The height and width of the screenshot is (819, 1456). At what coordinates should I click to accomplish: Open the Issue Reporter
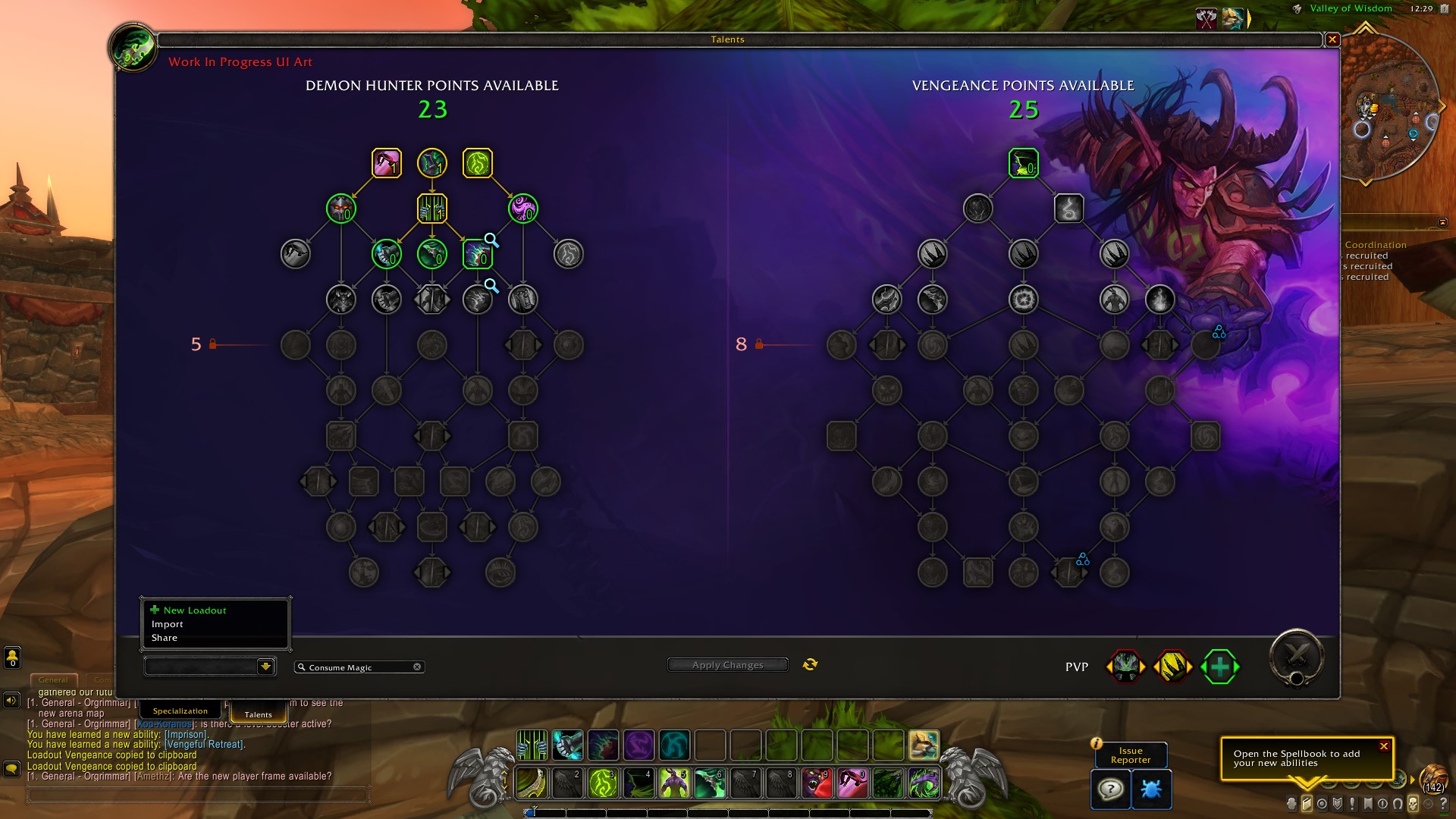coord(1130,755)
